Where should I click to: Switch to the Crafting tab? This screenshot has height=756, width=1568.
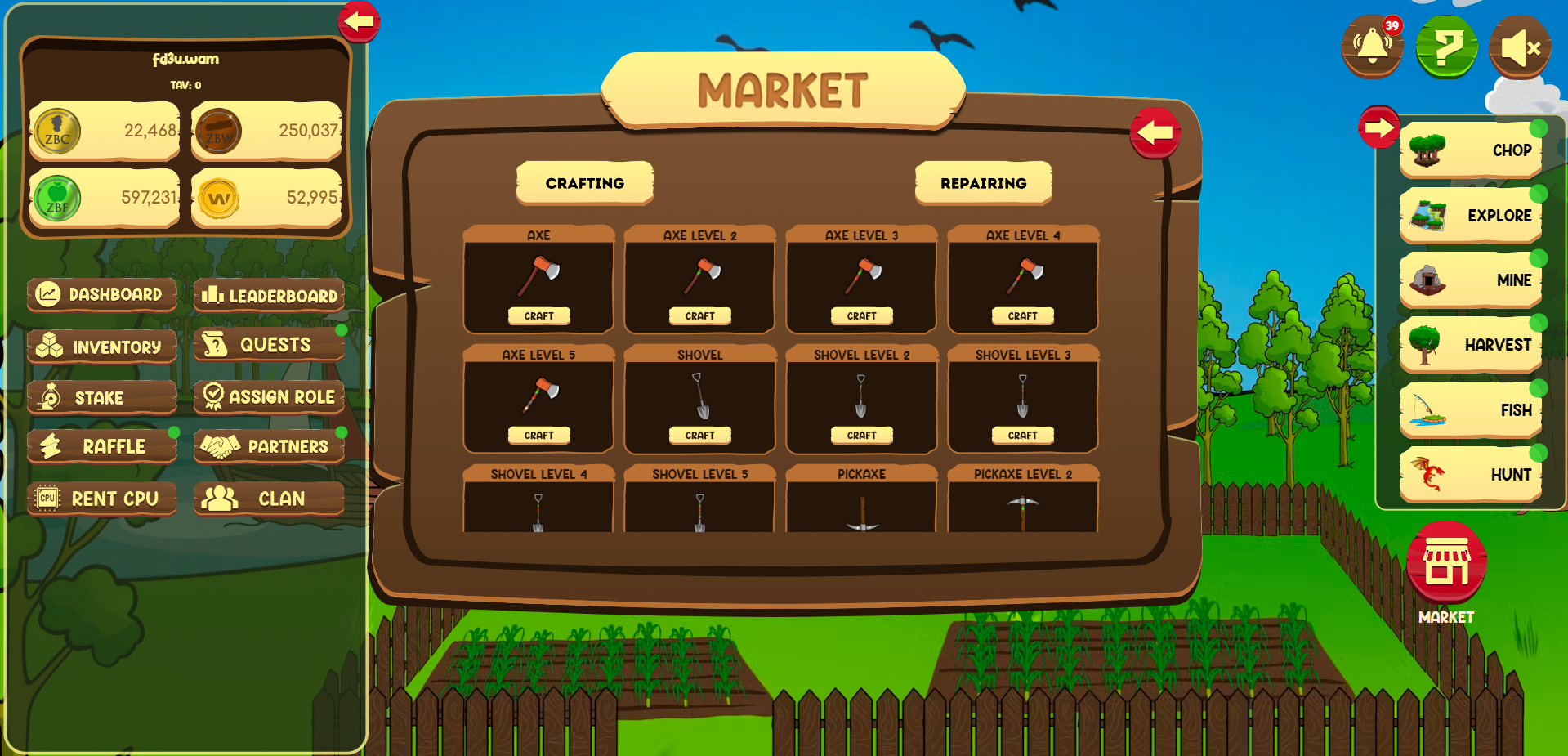pyautogui.click(x=584, y=183)
